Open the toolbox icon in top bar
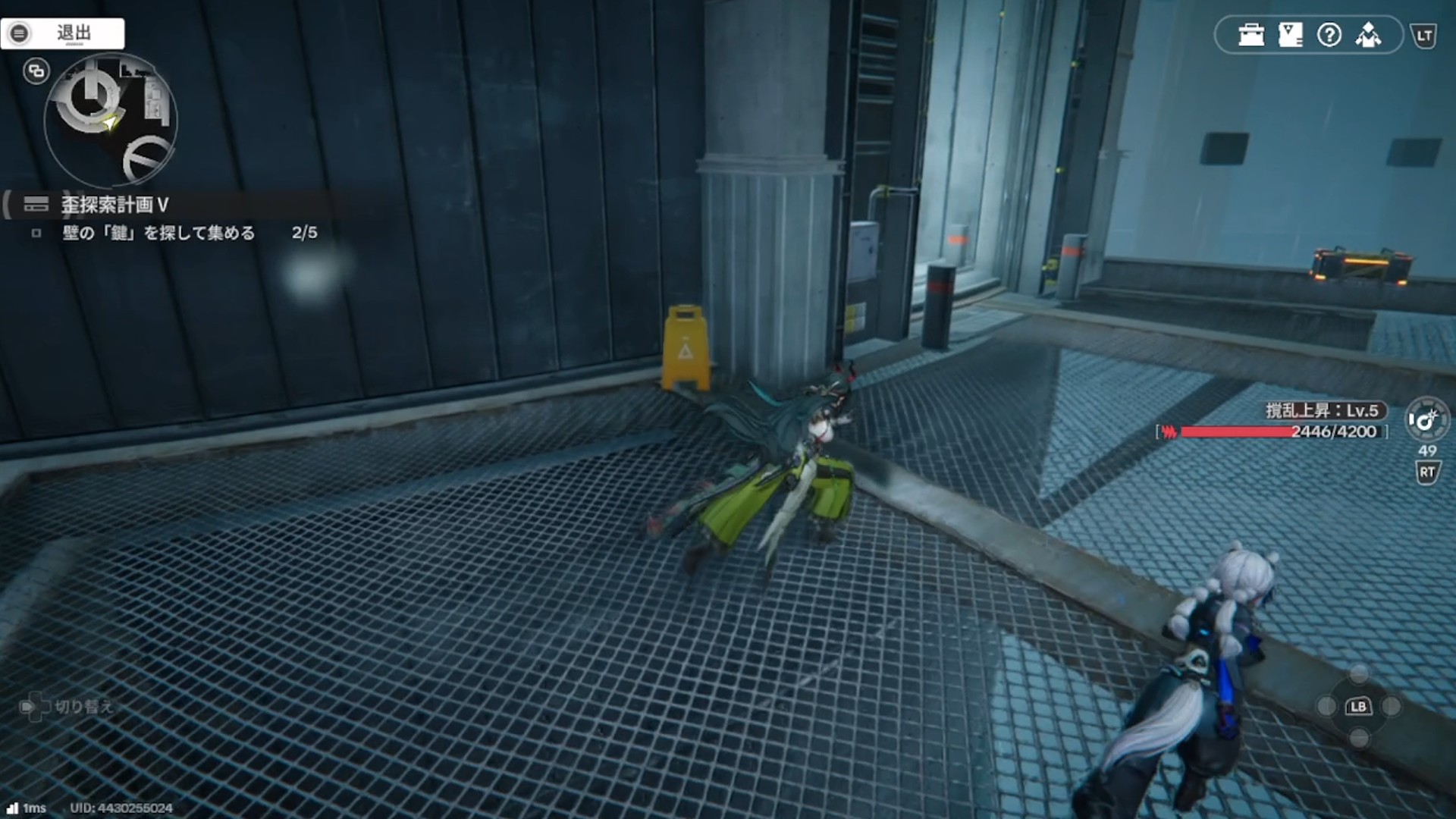 point(1250,35)
